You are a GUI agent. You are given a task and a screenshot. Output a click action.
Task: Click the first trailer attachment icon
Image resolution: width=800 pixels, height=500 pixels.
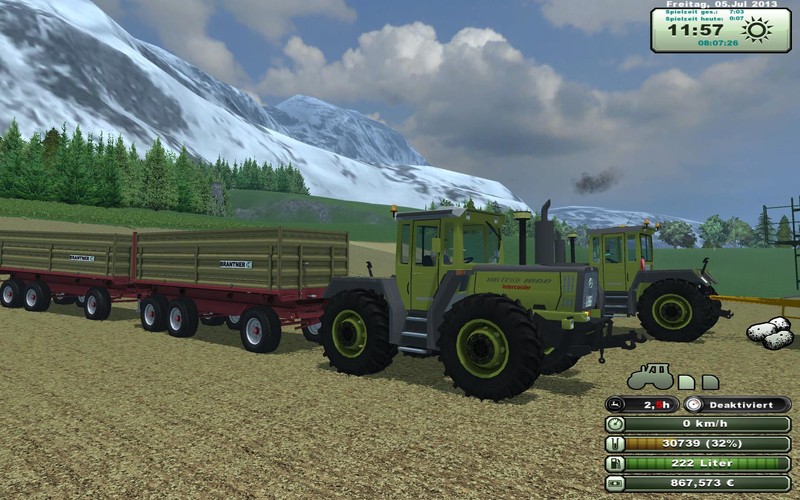point(686,381)
